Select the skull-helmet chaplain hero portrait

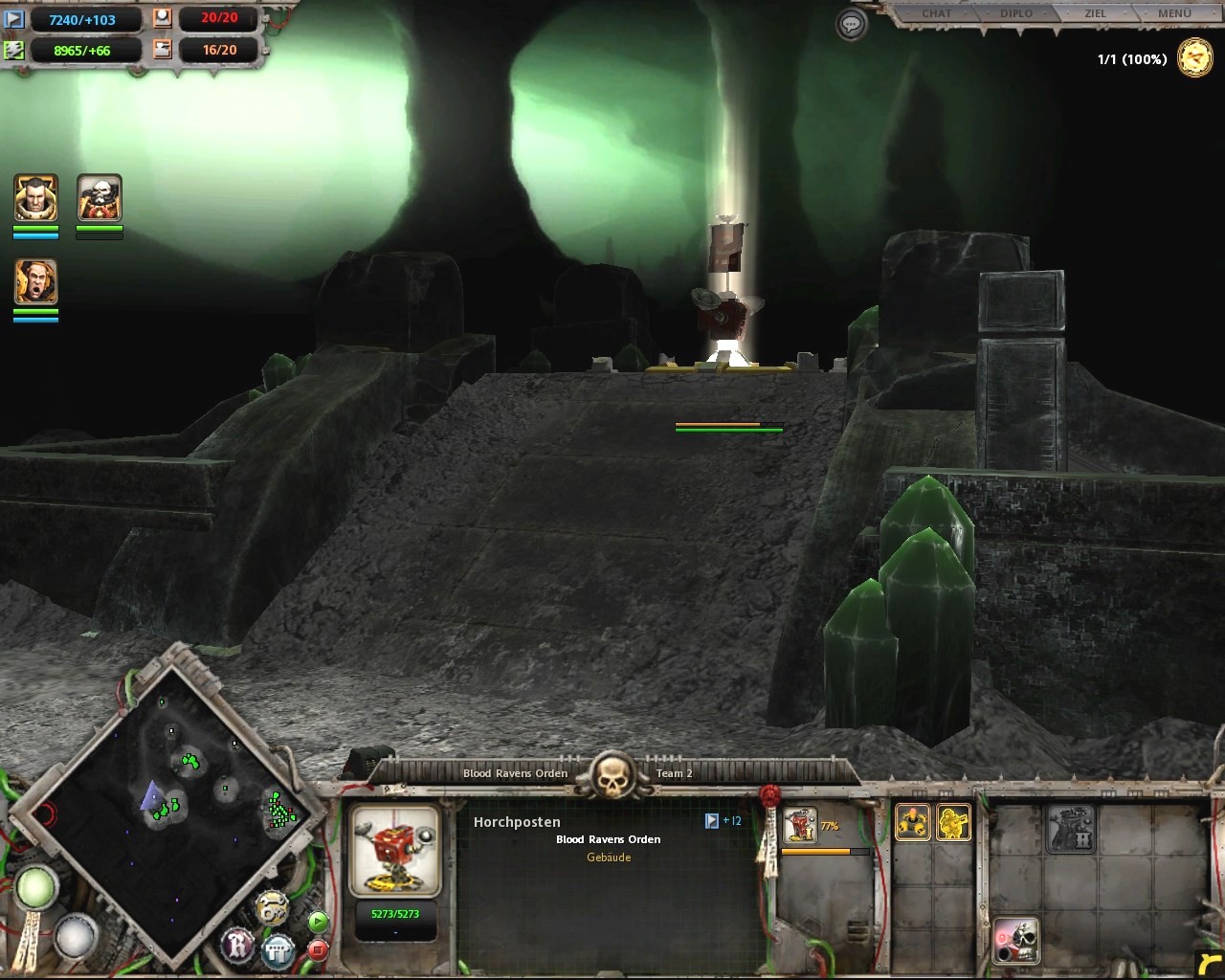pos(100,198)
